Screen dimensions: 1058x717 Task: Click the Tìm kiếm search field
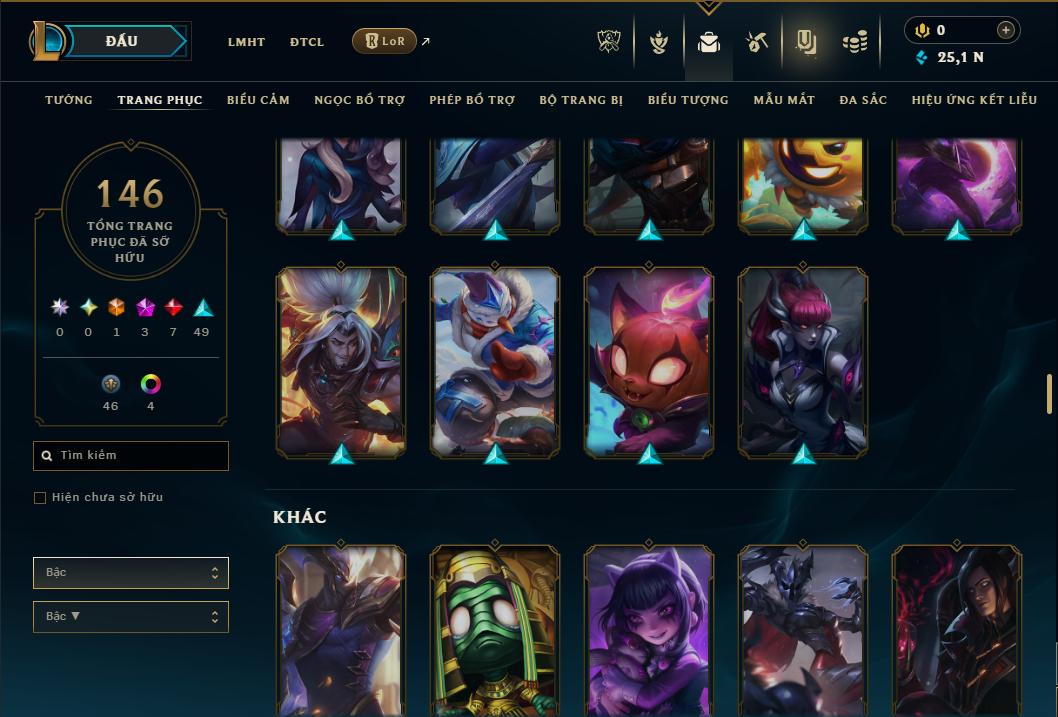pos(131,456)
